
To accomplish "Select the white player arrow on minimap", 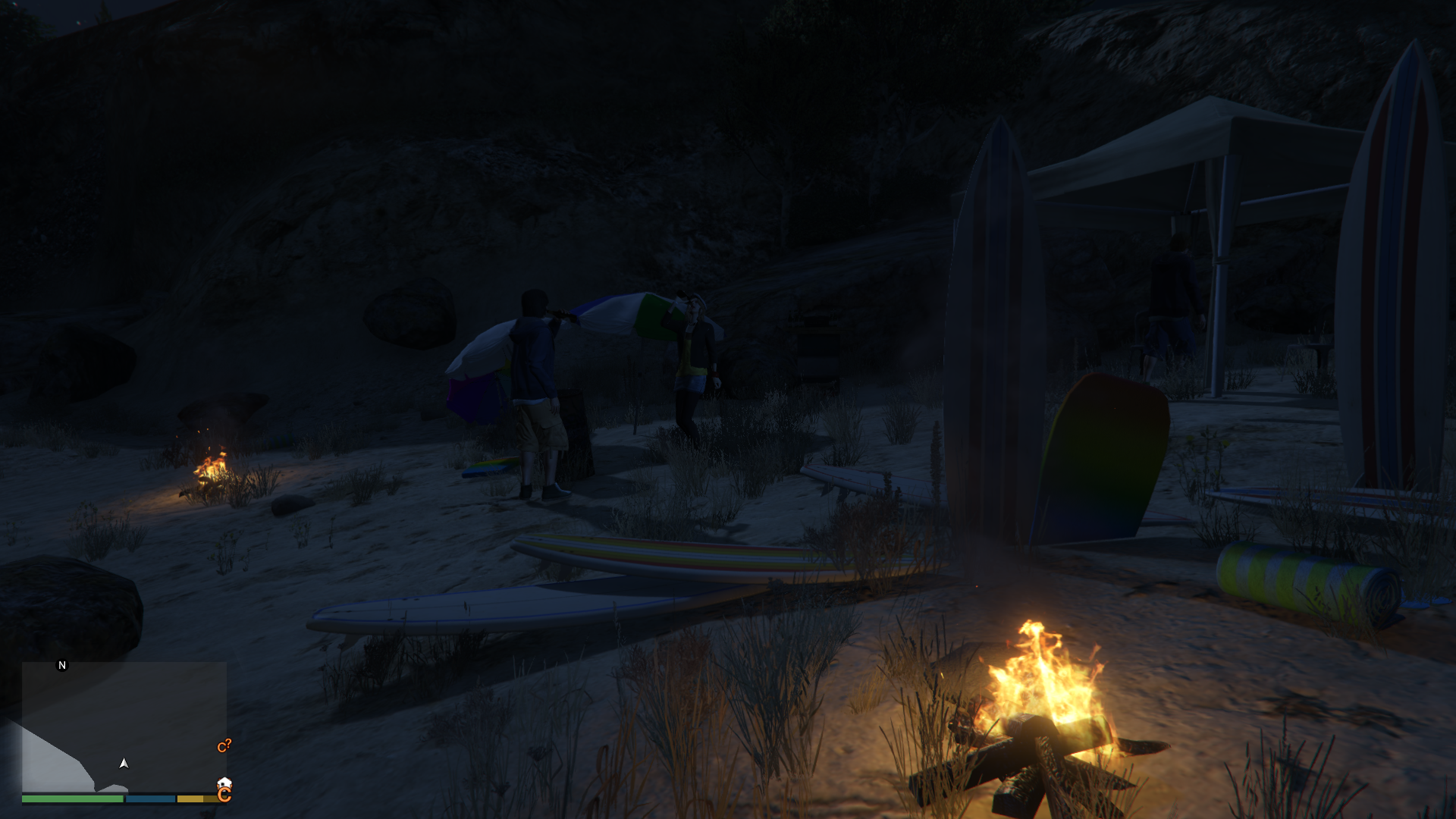I will pos(124,763).
